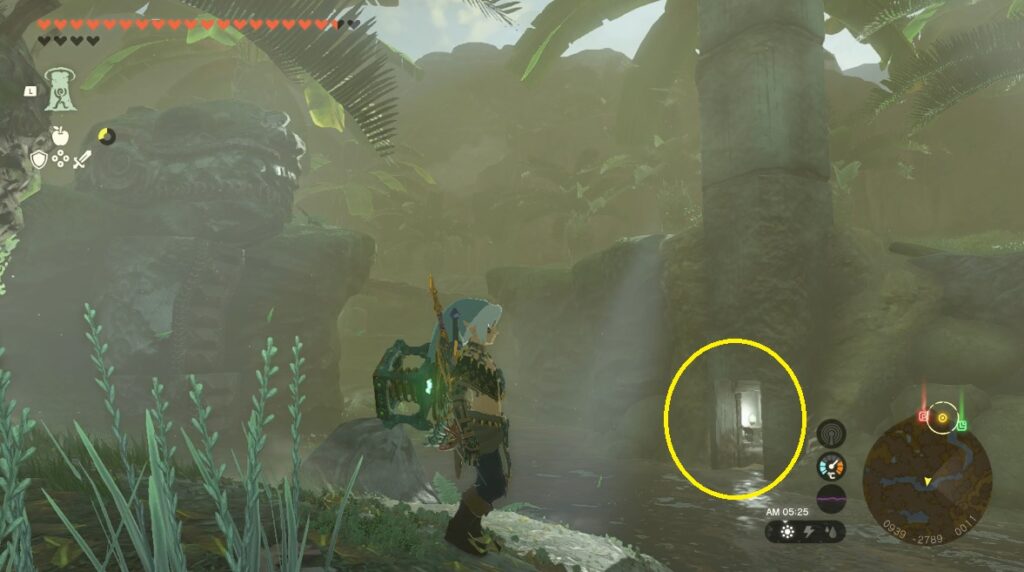
Task: Click the Sheikah sensor signal icon
Action: pos(830,433)
